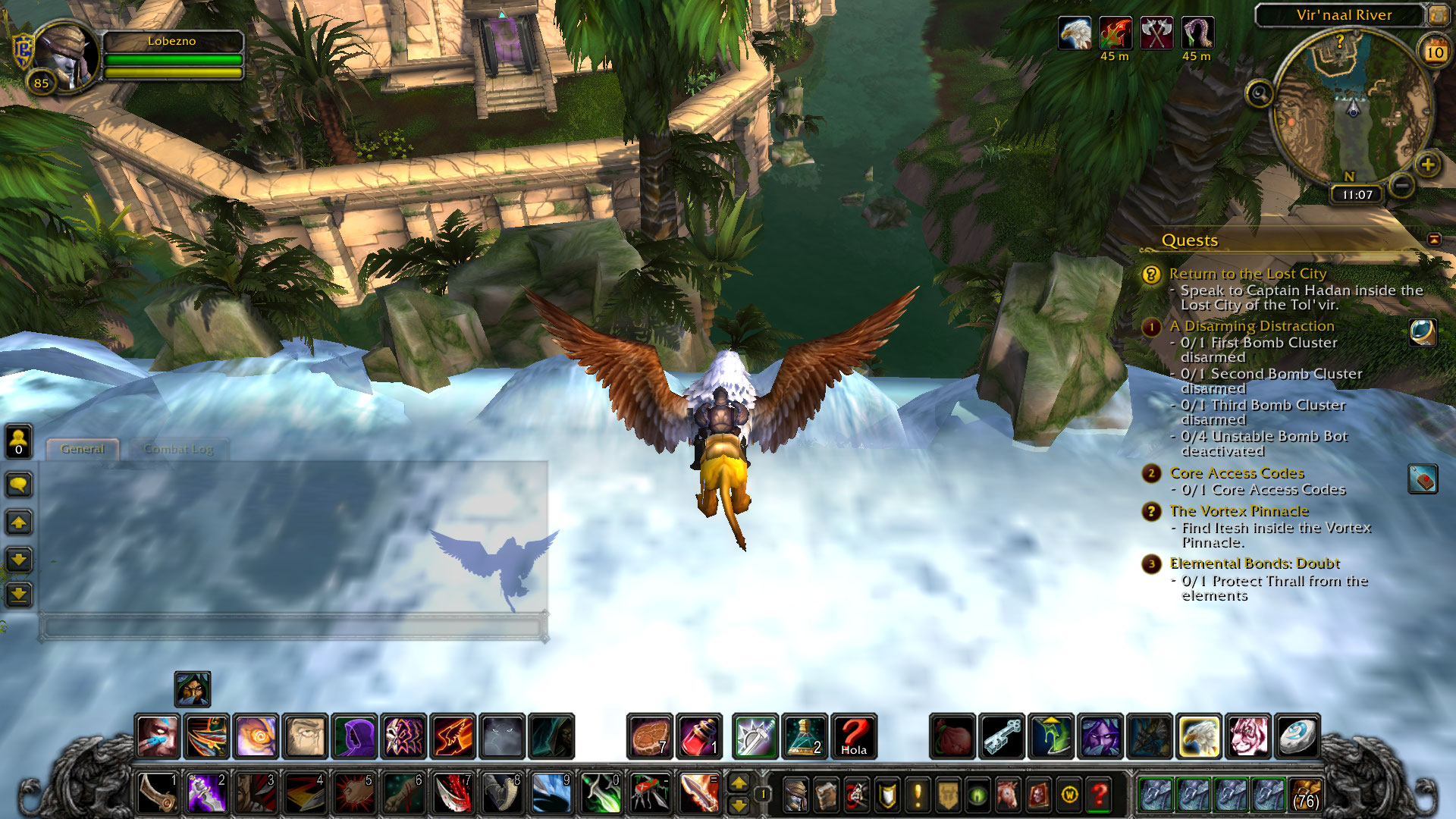Use the red potion in the action bar
The height and width of the screenshot is (819, 1456).
[x=699, y=736]
